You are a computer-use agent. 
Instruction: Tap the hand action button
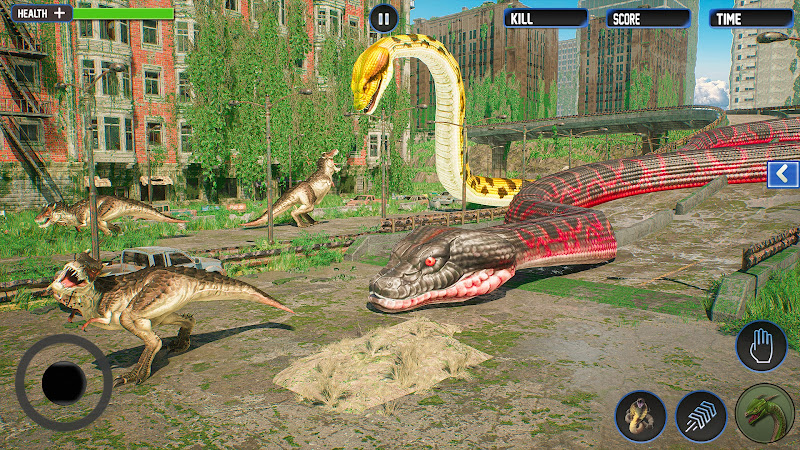point(761,346)
